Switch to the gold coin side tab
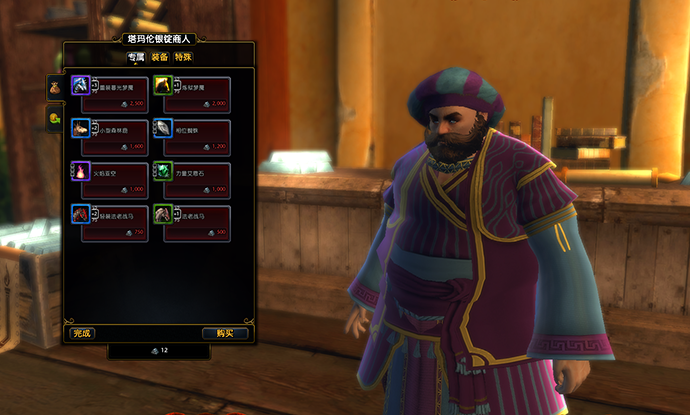The height and width of the screenshot is (415, 690). tap(54, 120)
